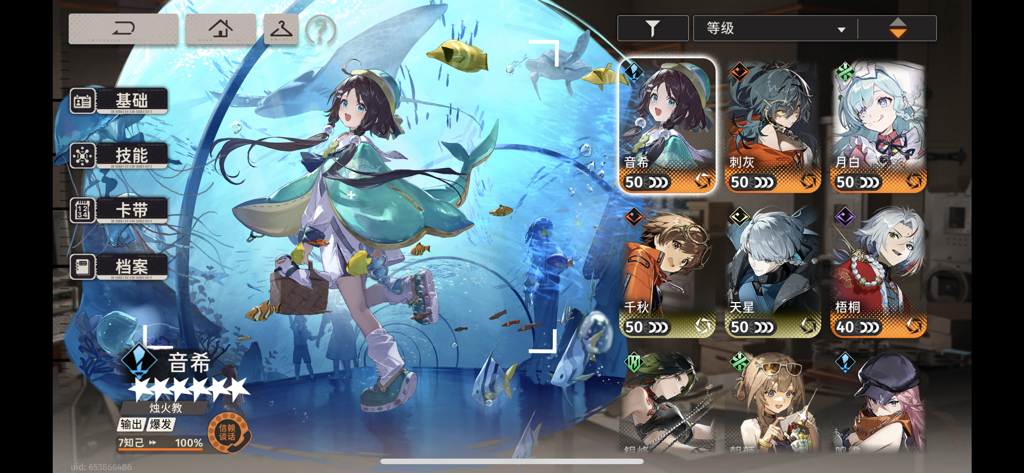The image size is (1024, 473).
Task: Return to the home screen
Action: coord(220,29)
